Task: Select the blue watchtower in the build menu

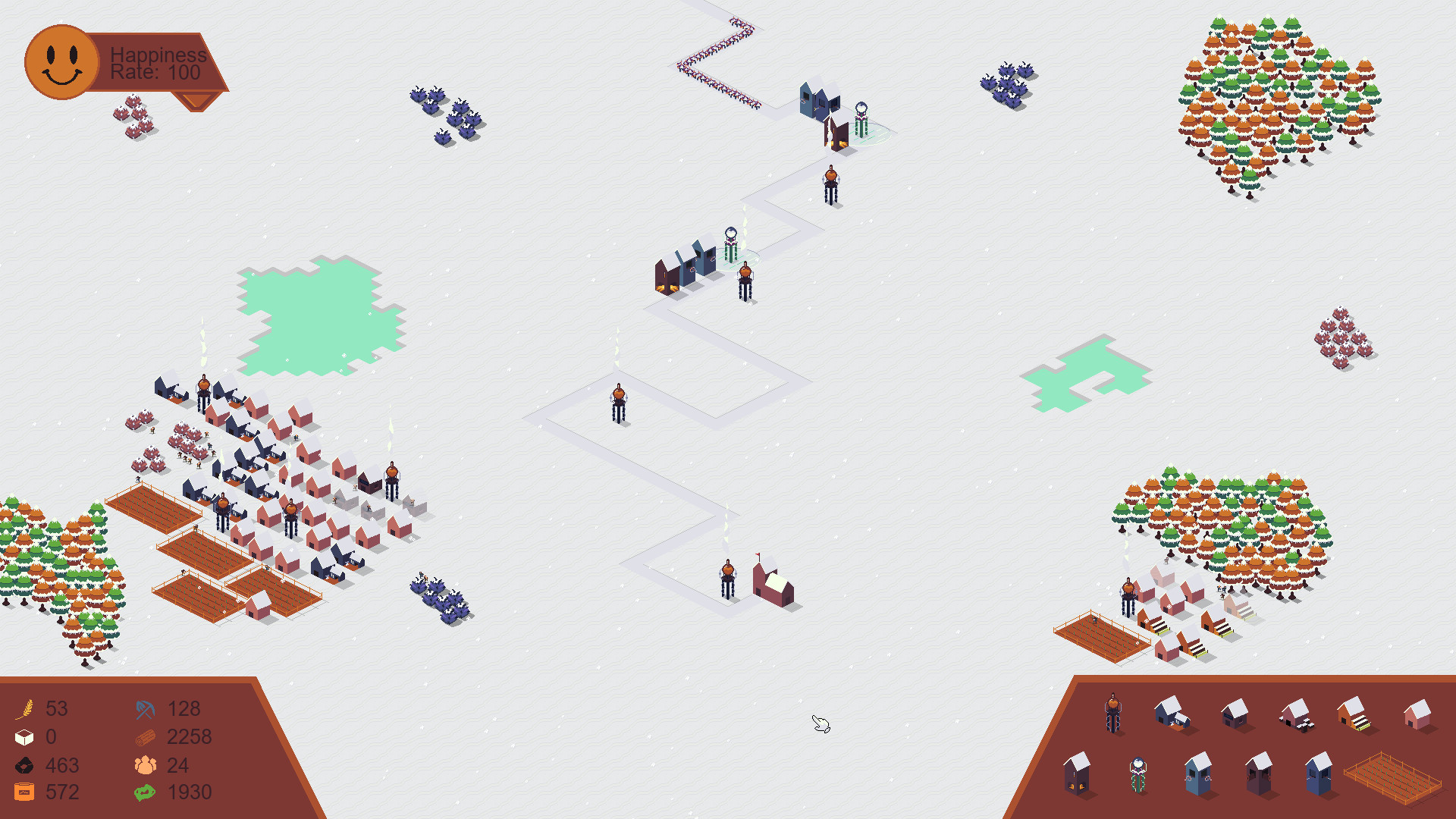Action: click(1198, 775)
